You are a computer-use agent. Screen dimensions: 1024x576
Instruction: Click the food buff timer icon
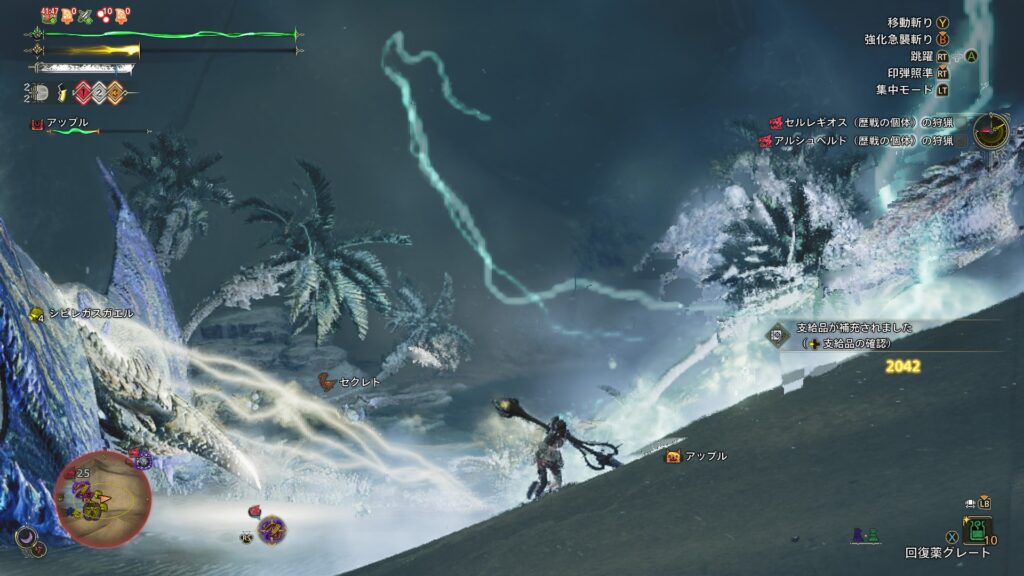(49, 15)
